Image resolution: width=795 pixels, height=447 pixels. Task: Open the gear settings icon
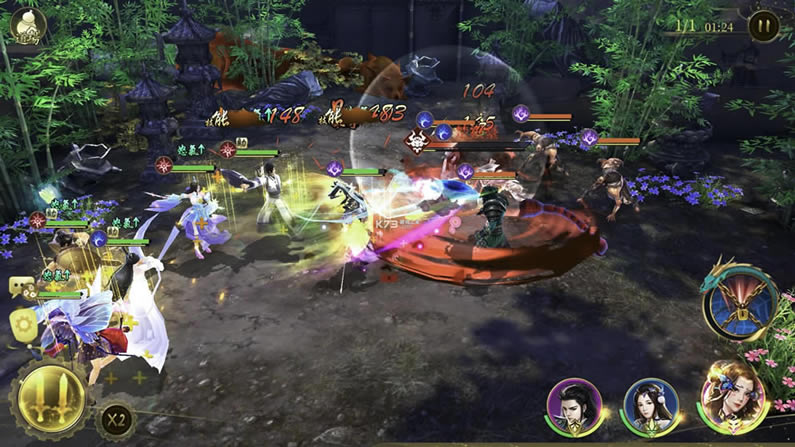point(23,324)
